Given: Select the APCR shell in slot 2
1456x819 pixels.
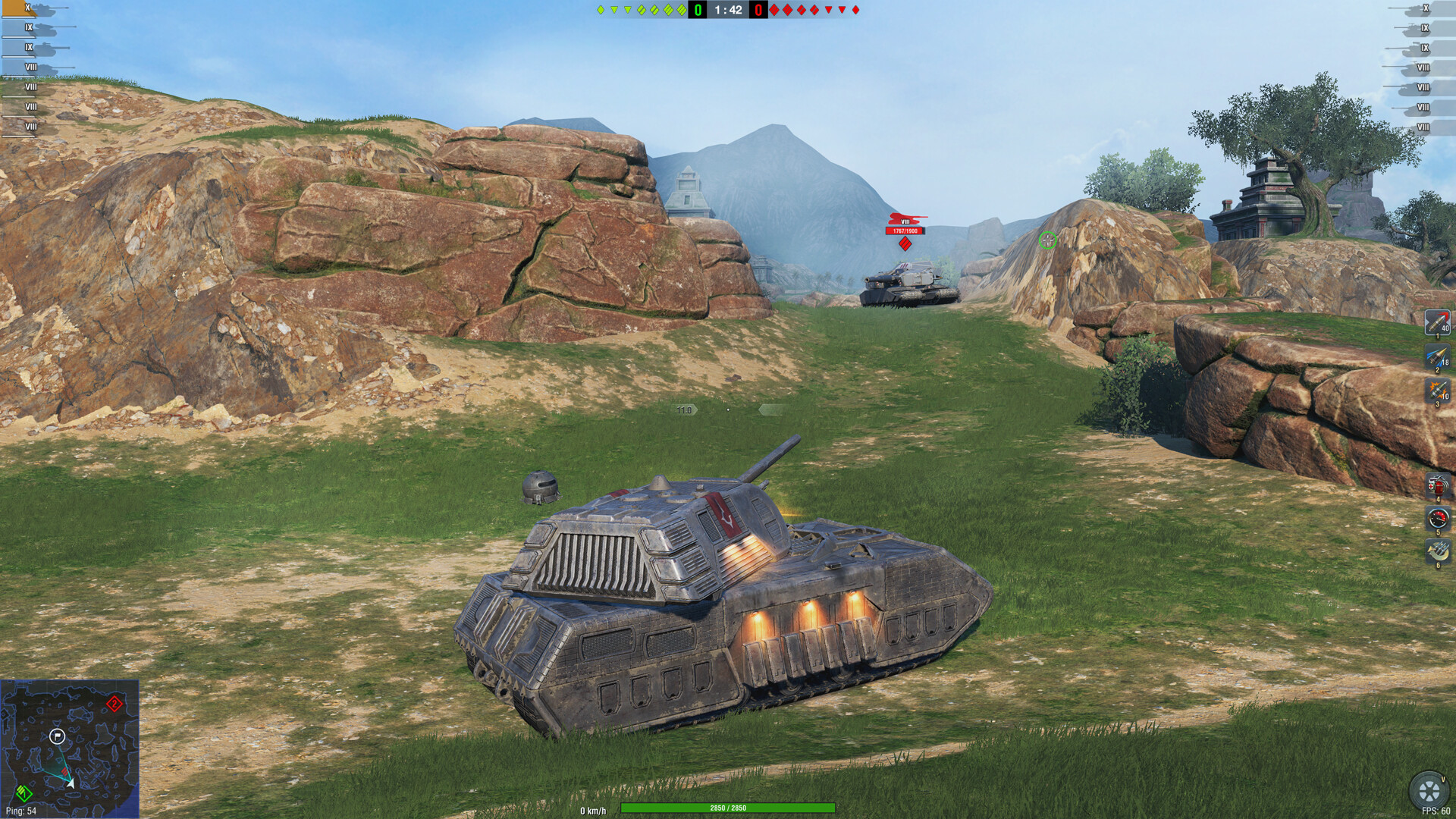Looking at the screenshot, I should [1436, 356].
